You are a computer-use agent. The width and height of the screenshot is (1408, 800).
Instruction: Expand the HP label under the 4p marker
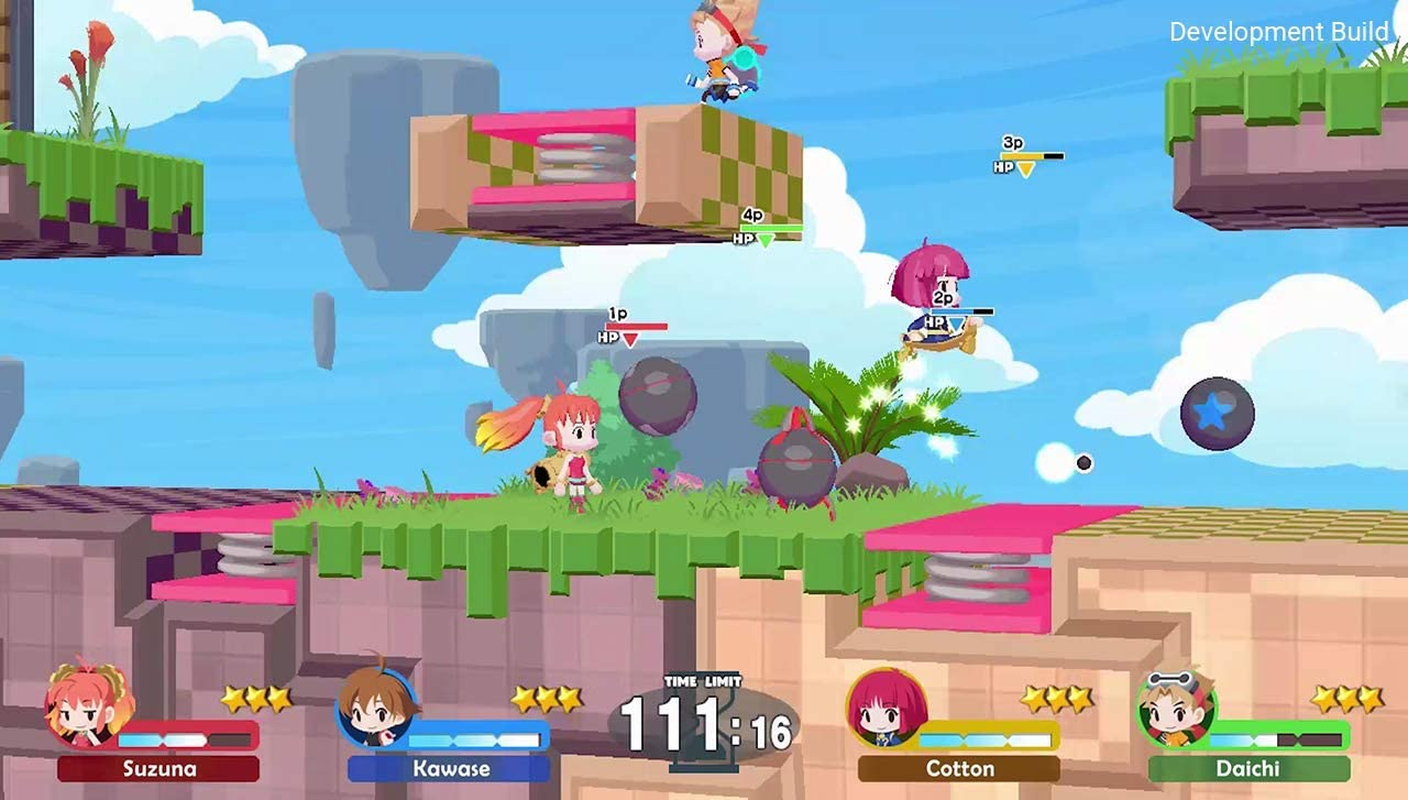pyautogui.click(x=742, y=239)
